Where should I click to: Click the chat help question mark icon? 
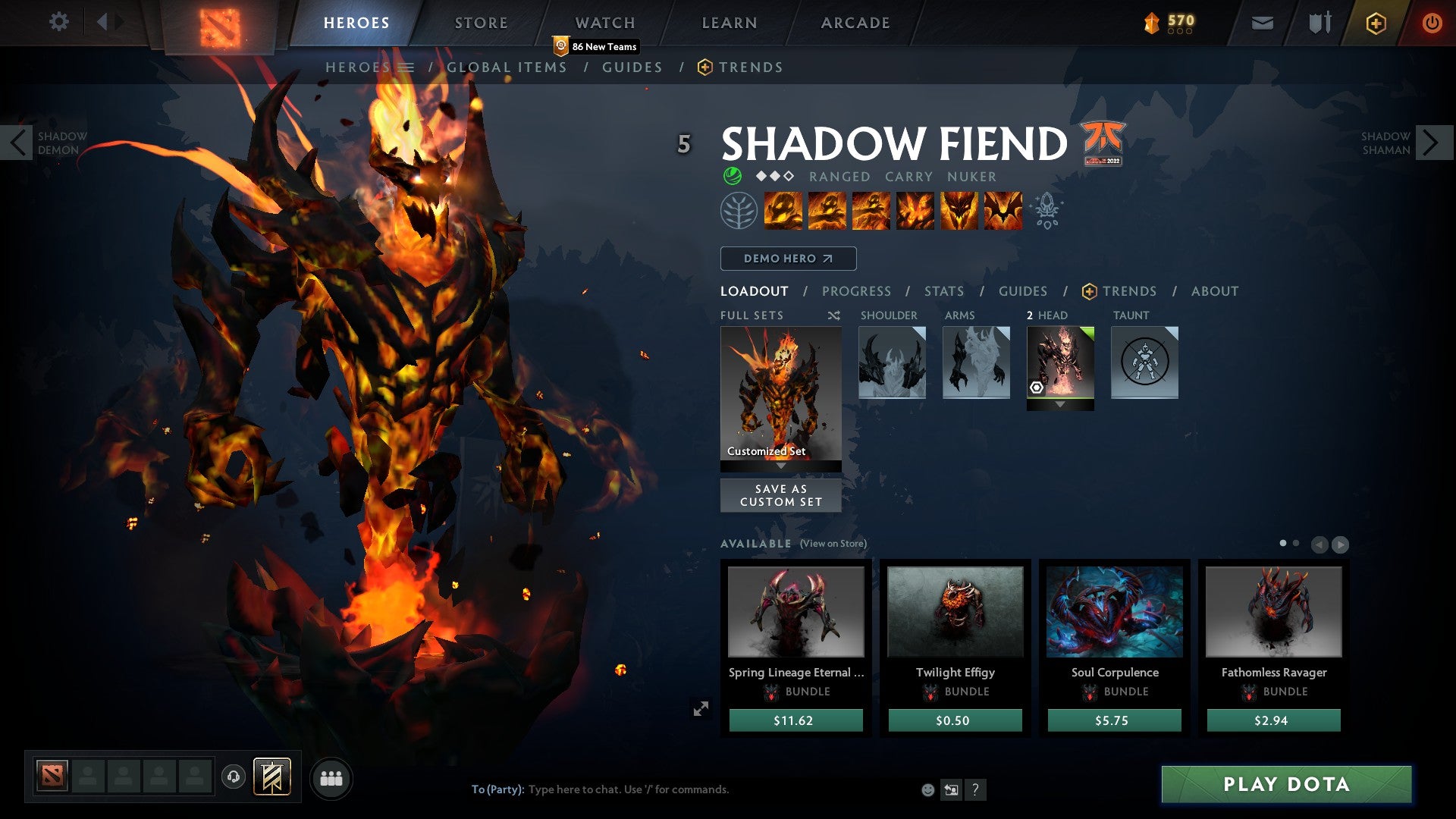coord(975,789)
